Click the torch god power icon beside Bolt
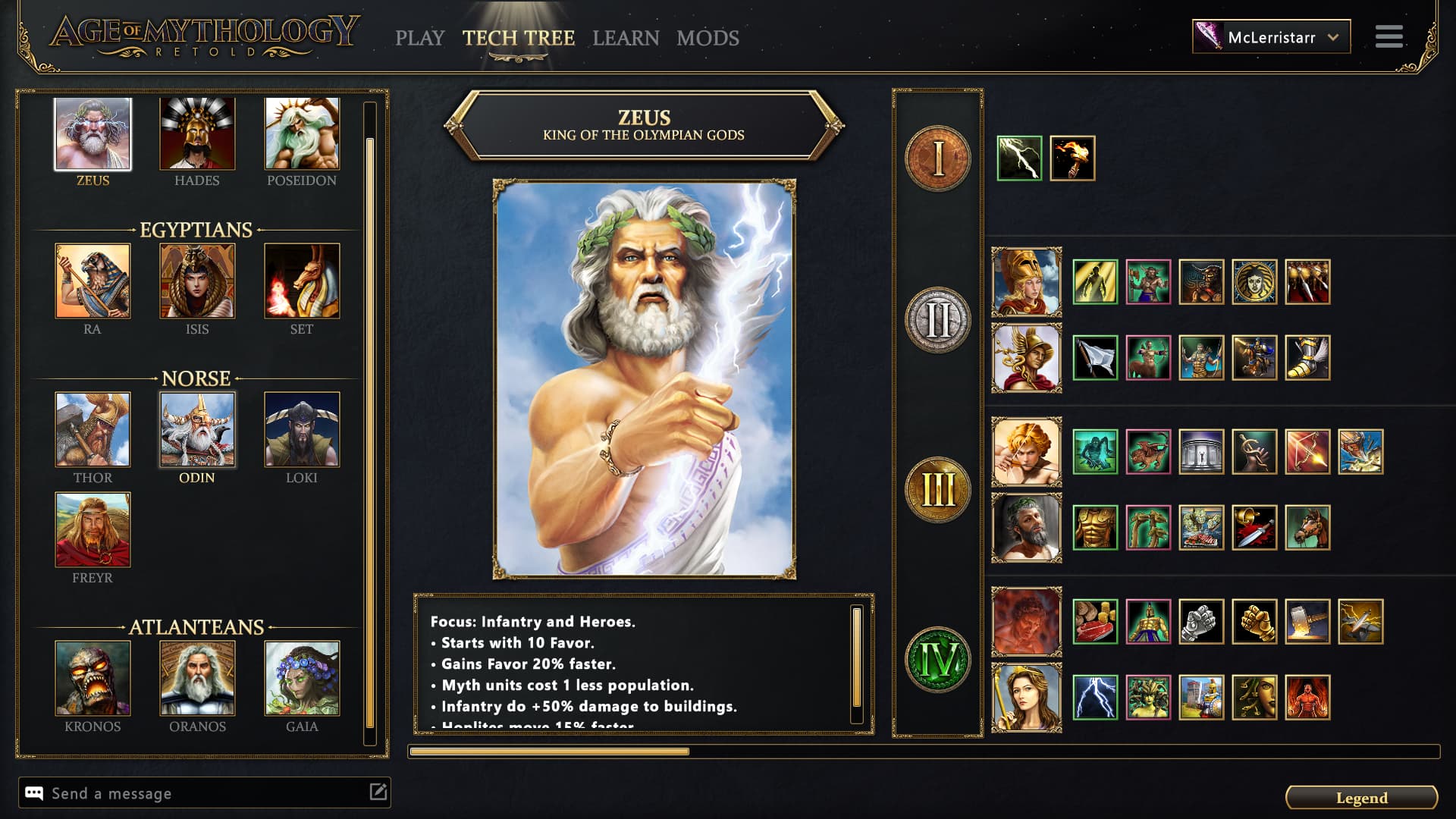The height and width of the screenshot is (819, 1456). tap(1074, 157)
